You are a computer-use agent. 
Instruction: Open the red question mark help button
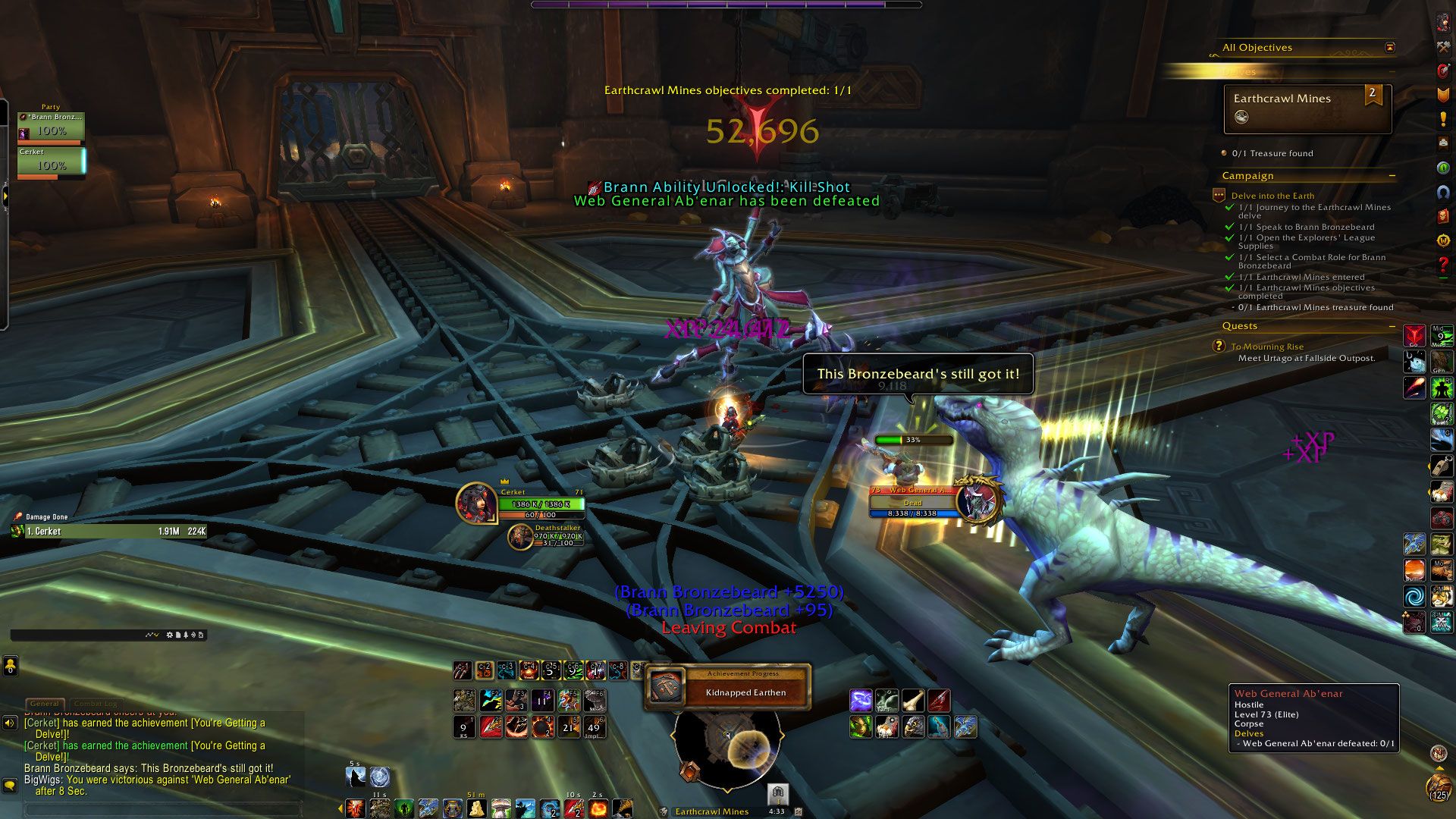tap(1443, 265)
